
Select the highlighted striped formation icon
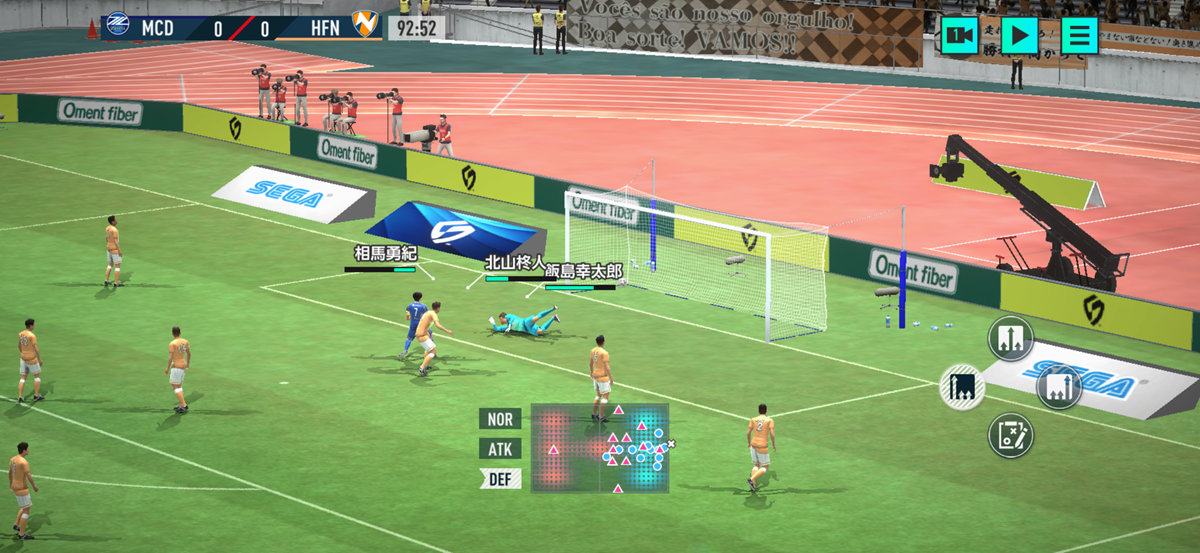point(963,386)
